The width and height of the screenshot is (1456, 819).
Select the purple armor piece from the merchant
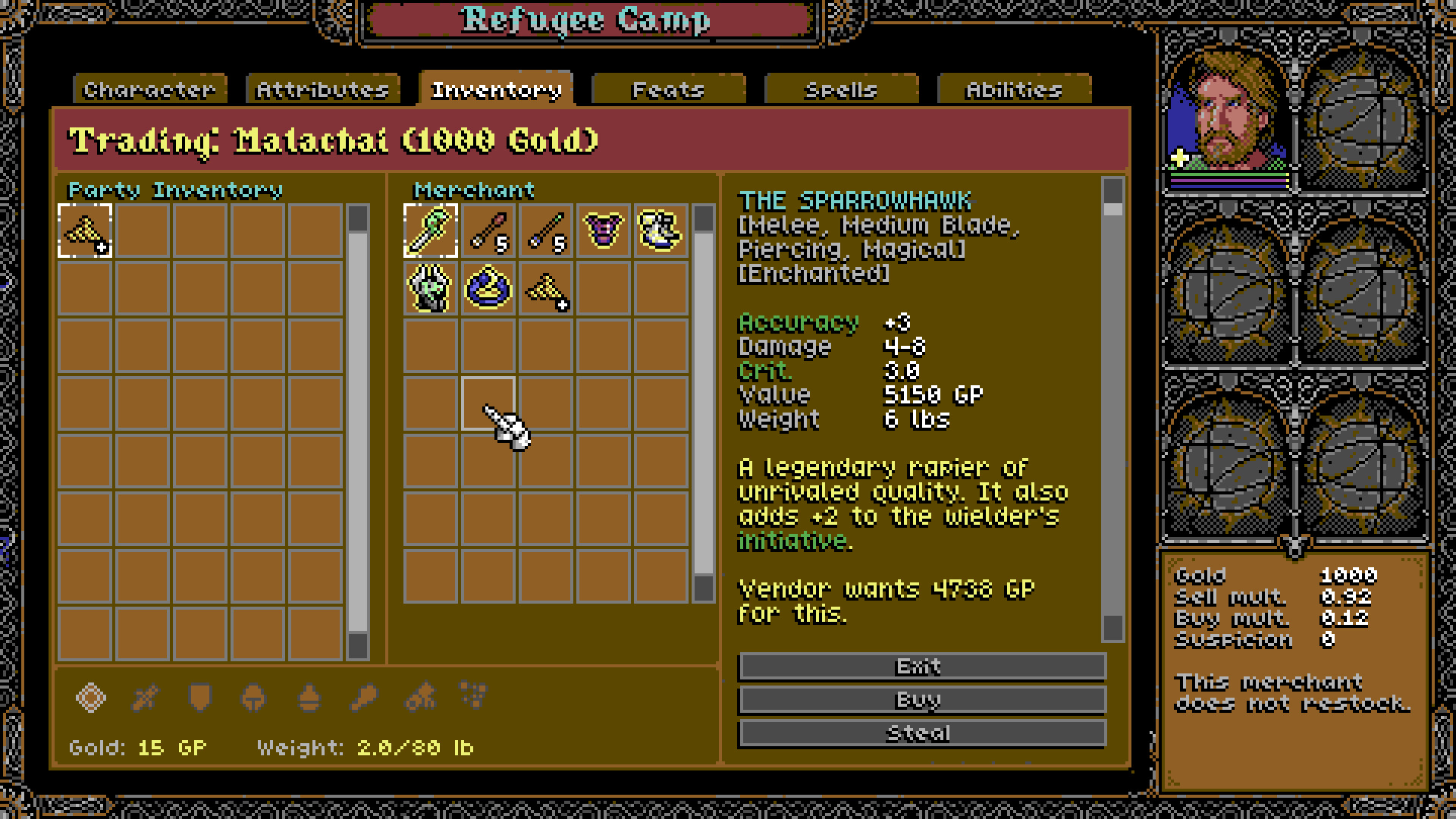601,231
